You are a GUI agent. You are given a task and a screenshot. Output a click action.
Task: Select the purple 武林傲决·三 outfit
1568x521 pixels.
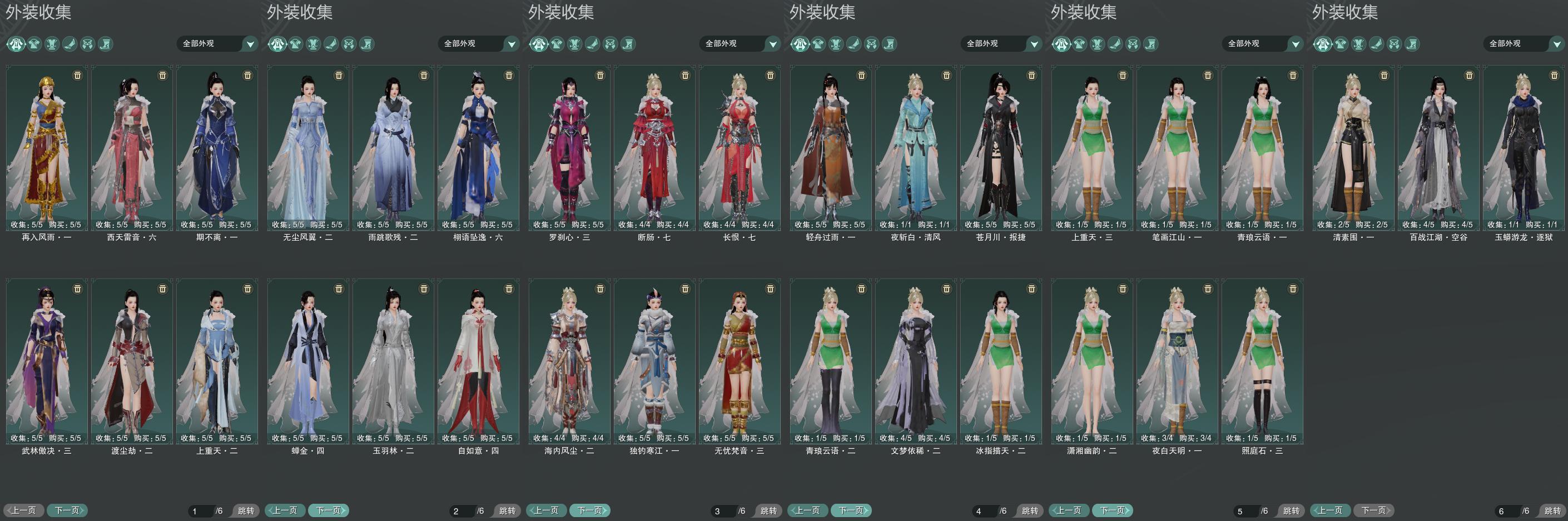(x=47, y=361)
